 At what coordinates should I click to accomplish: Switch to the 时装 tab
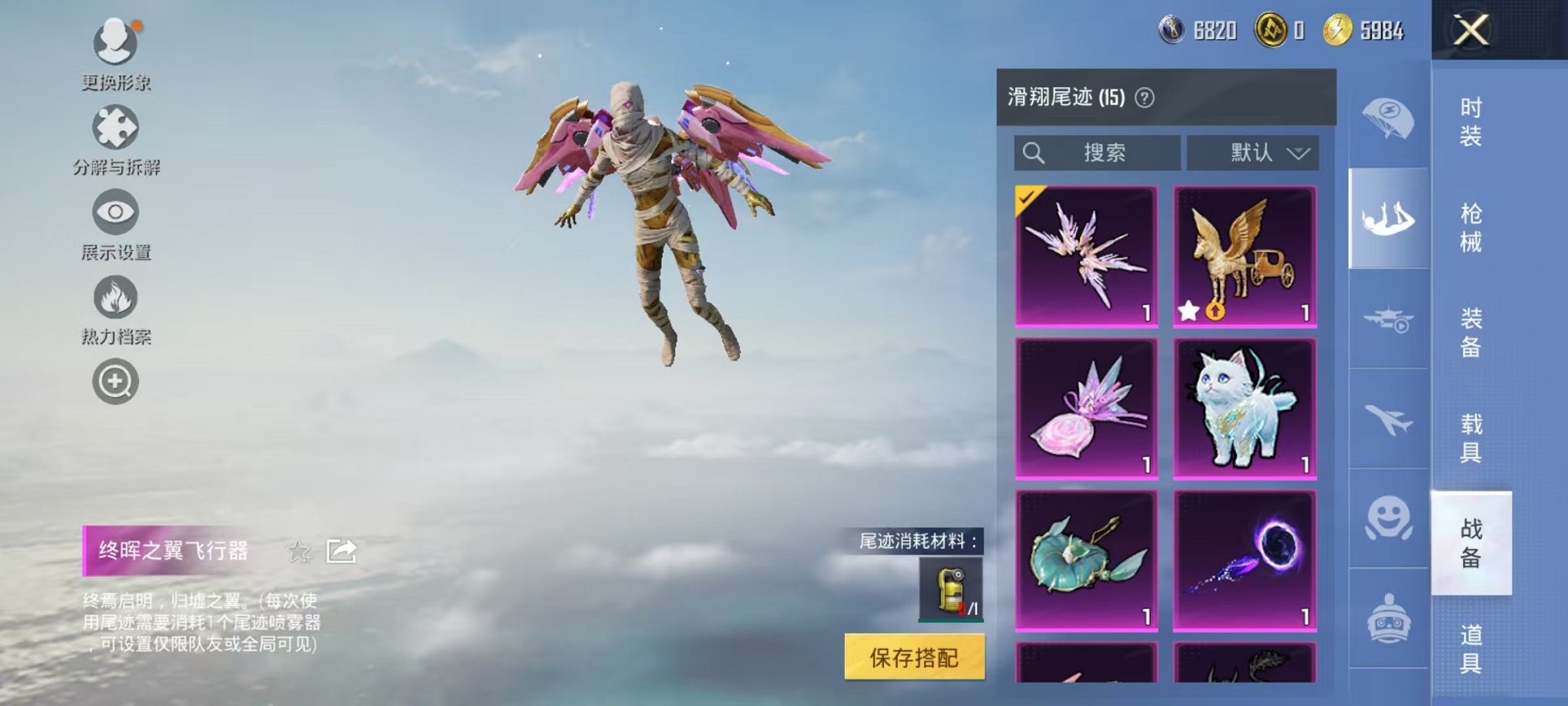point(1470,123)
